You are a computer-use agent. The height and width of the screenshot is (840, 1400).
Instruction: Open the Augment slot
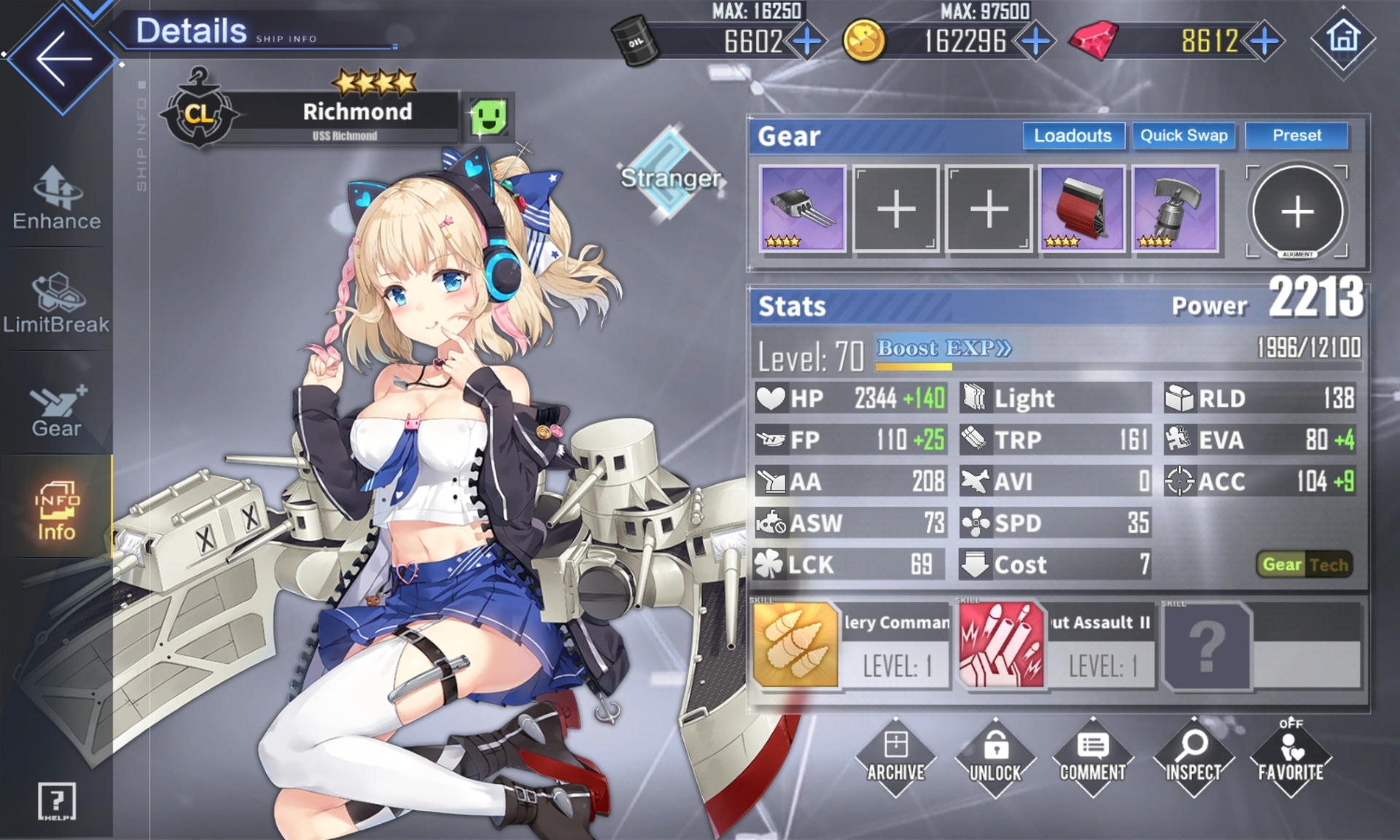pyautogui.click(x=1297, y=211)
